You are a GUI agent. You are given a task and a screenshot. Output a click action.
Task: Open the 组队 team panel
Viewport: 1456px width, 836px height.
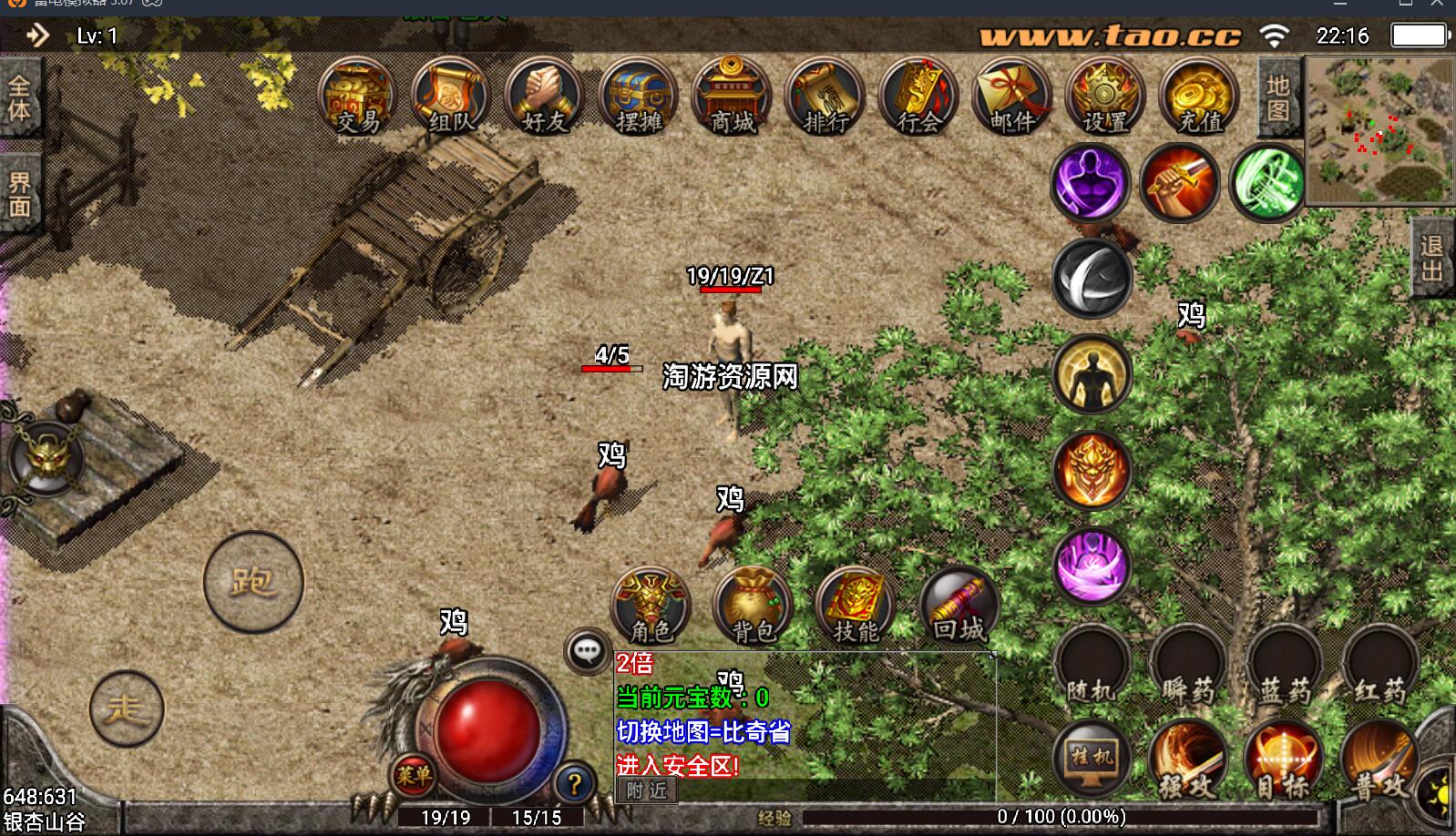[x=450, y=97]
